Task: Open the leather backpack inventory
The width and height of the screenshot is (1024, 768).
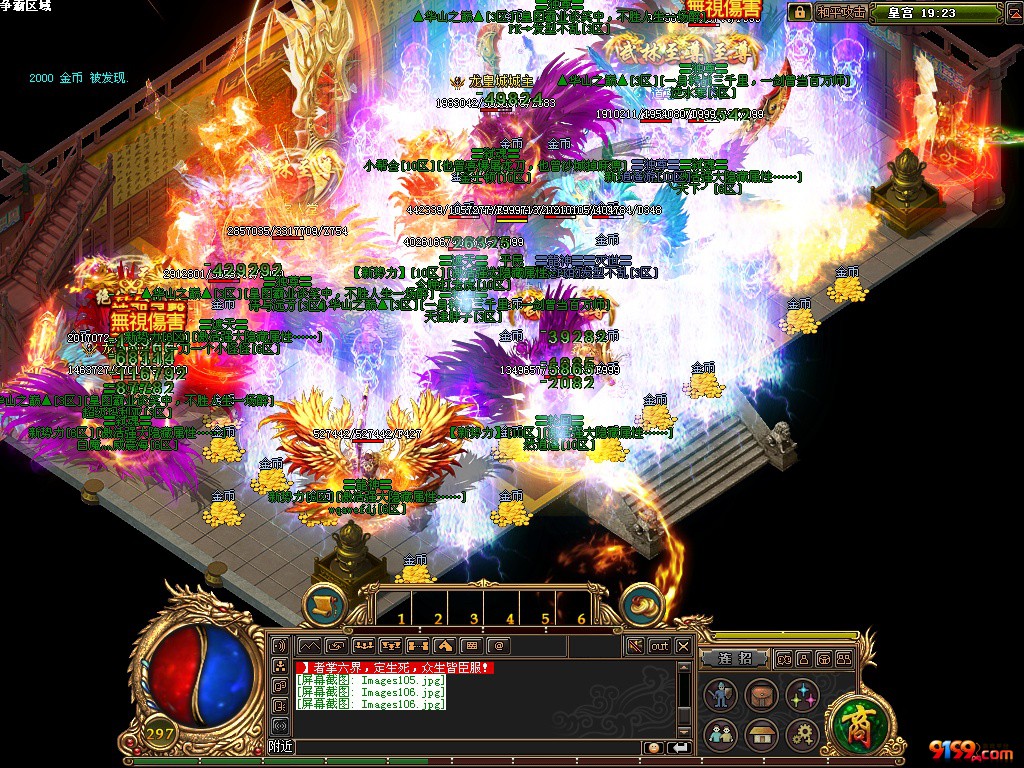Action: (x=760, y=695)
